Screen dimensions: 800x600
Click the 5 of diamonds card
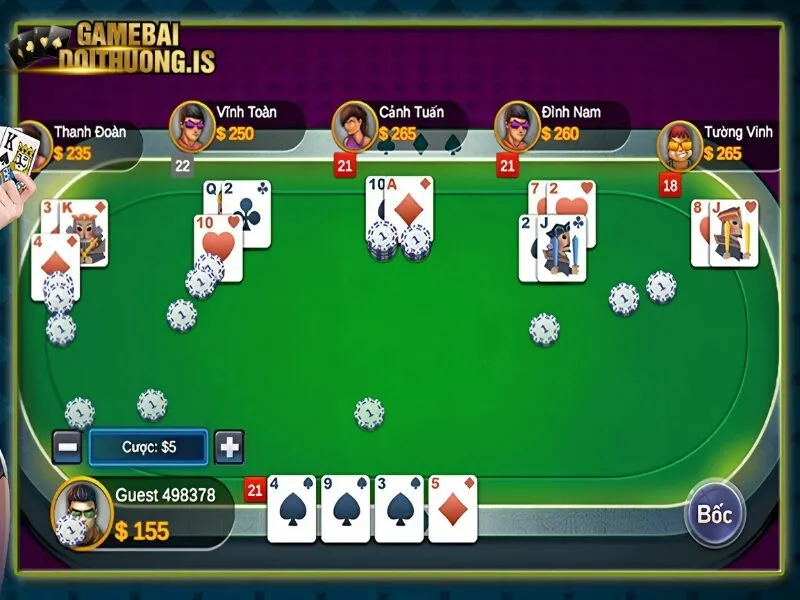click(x=452, y=508)
